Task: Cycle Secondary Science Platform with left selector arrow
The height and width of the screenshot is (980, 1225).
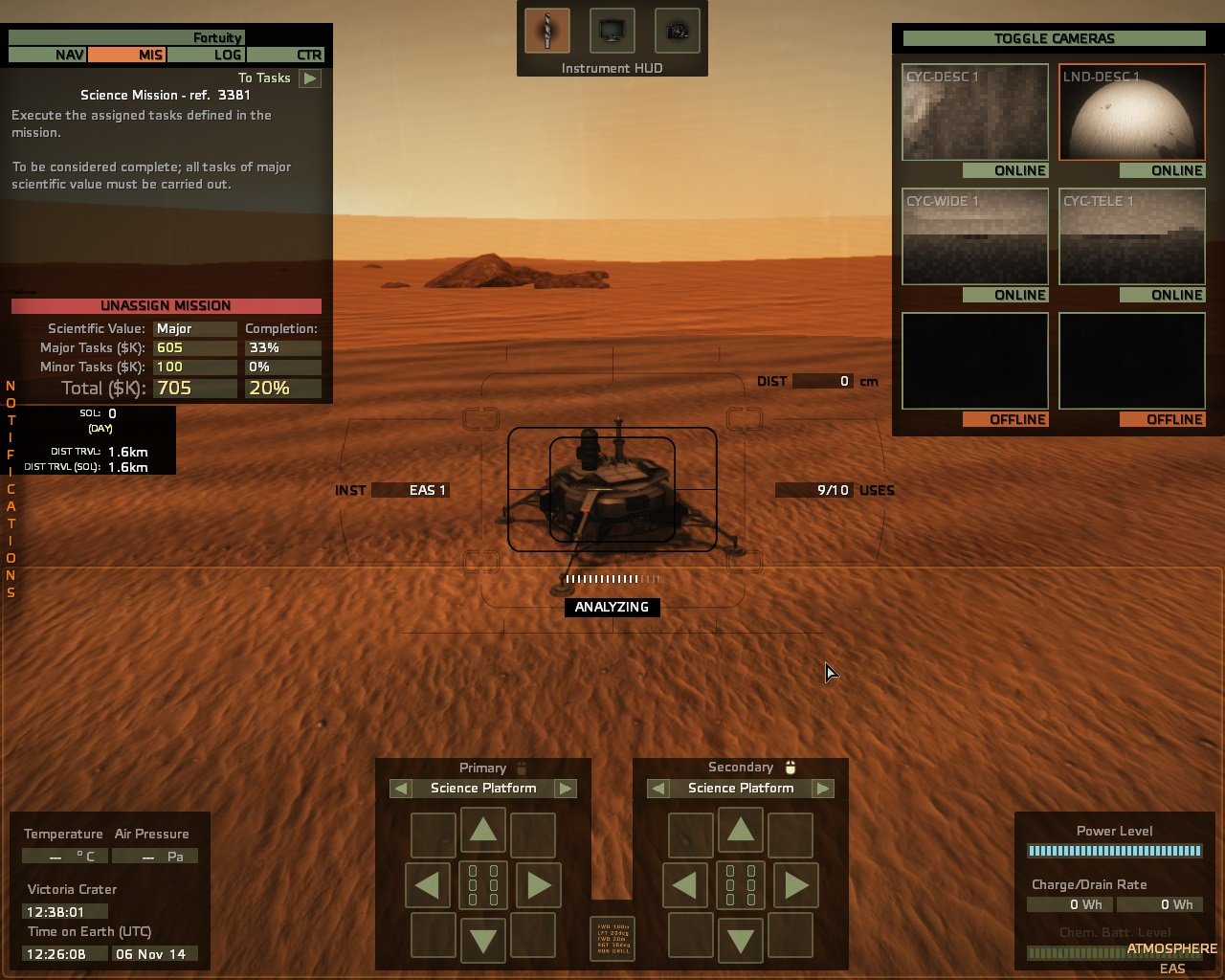Action: coord(658,788)
